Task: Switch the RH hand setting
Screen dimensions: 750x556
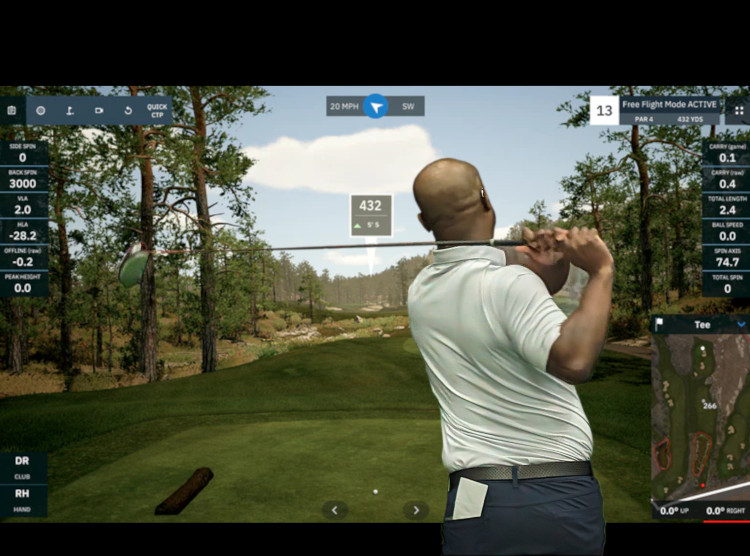Action: [22, 497]
